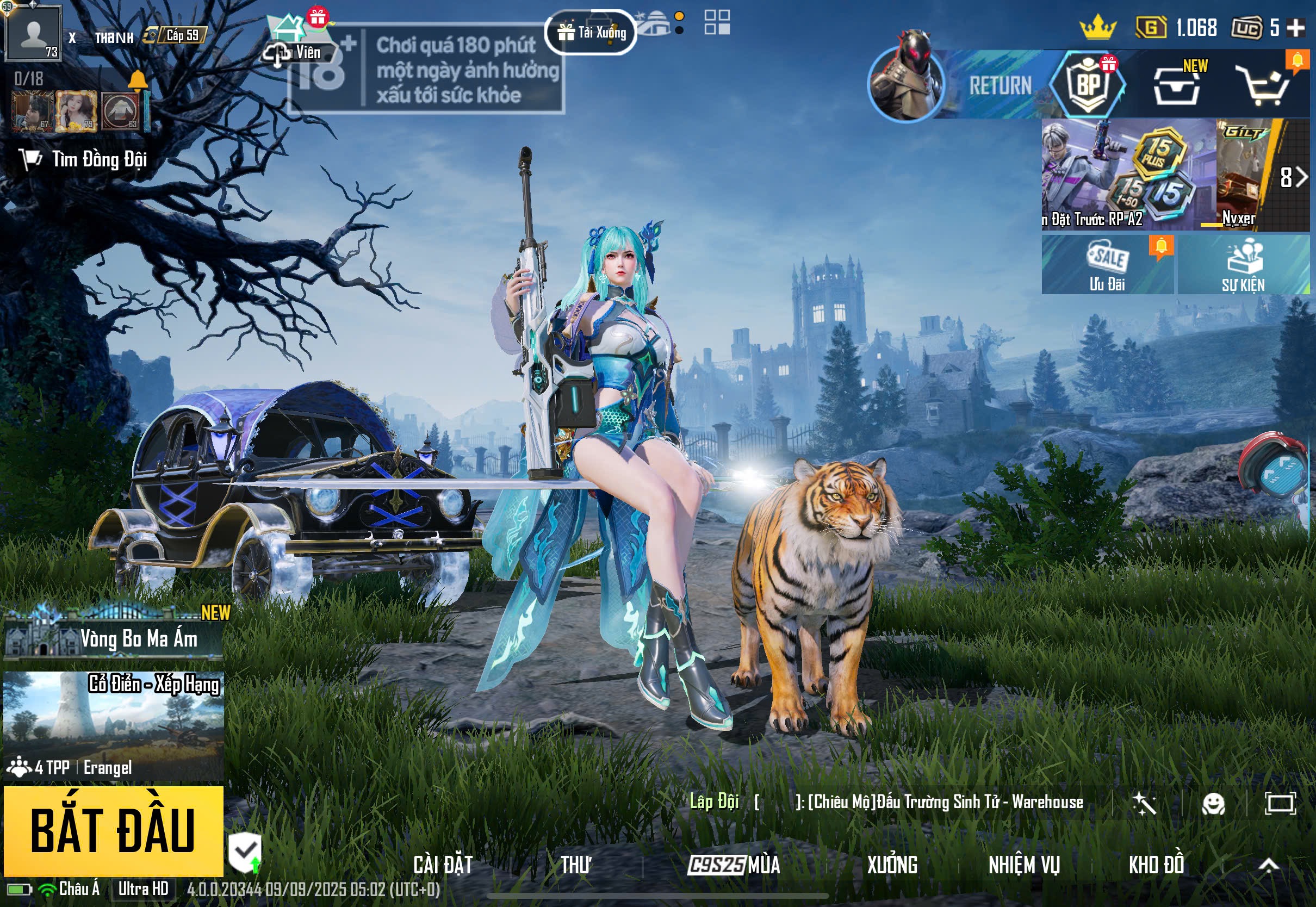Open the C9S25 MÙA season menu

[x=733, y=865]
